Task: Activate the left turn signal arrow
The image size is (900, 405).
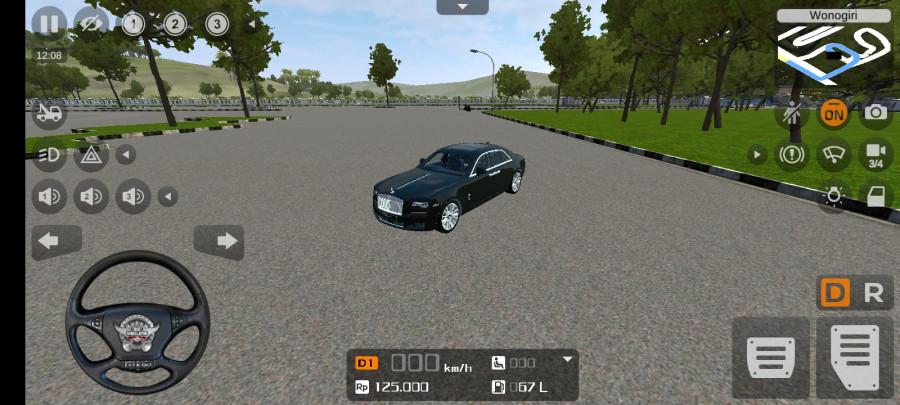Action: click(58, 241)
